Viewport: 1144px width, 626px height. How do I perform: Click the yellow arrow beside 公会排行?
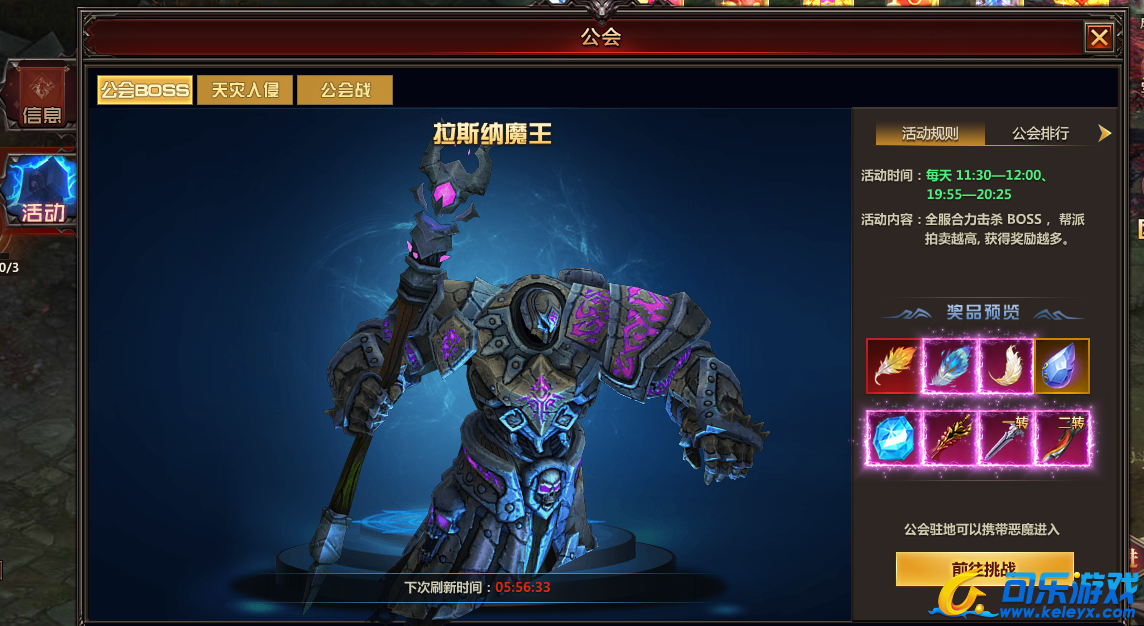[1105, 133]
